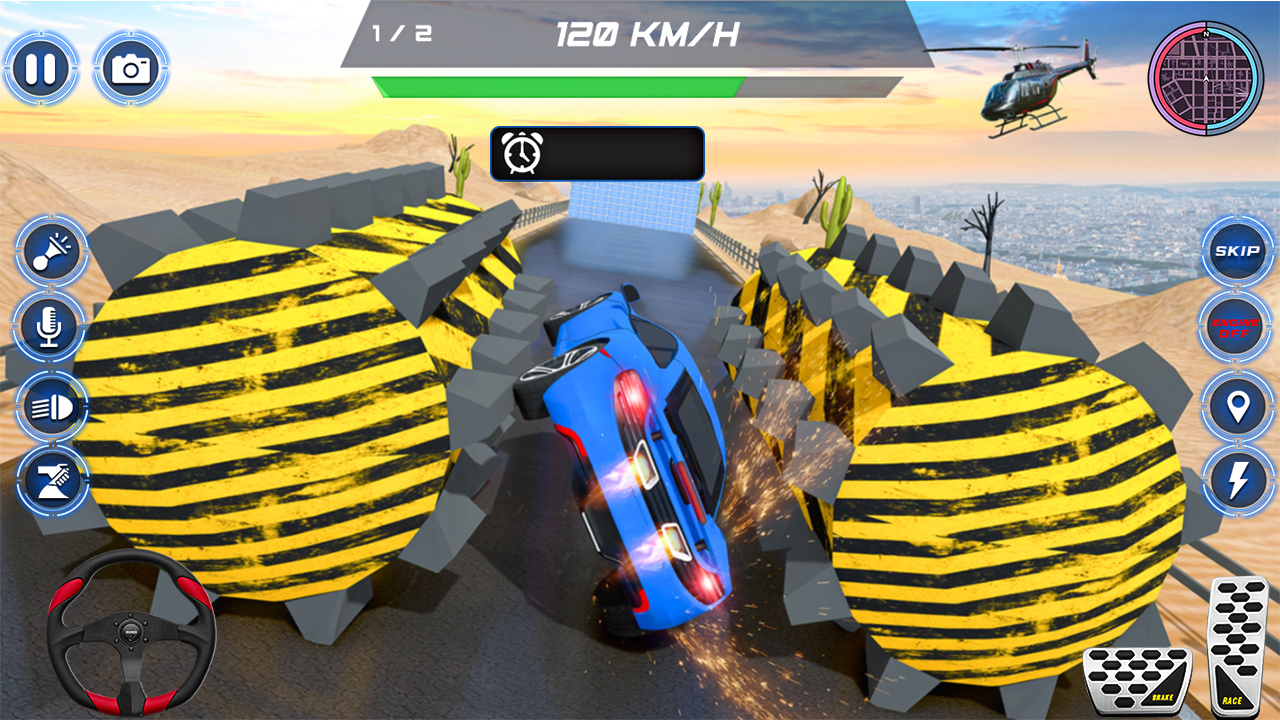Click the 120 KM/H speed readout
The width and height of the screenshot is (1280, 720).
(x=648, y=33)
